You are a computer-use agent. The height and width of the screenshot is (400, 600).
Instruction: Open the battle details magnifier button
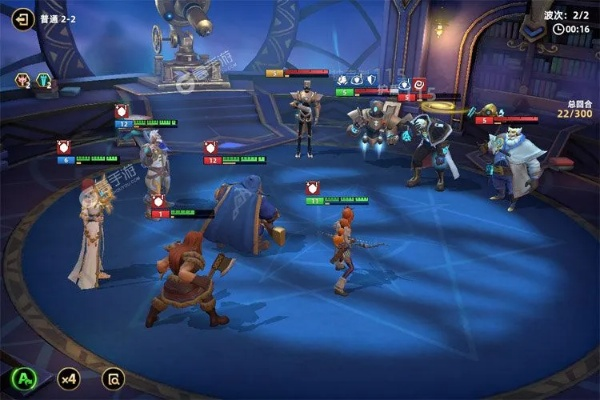point(113,379)
